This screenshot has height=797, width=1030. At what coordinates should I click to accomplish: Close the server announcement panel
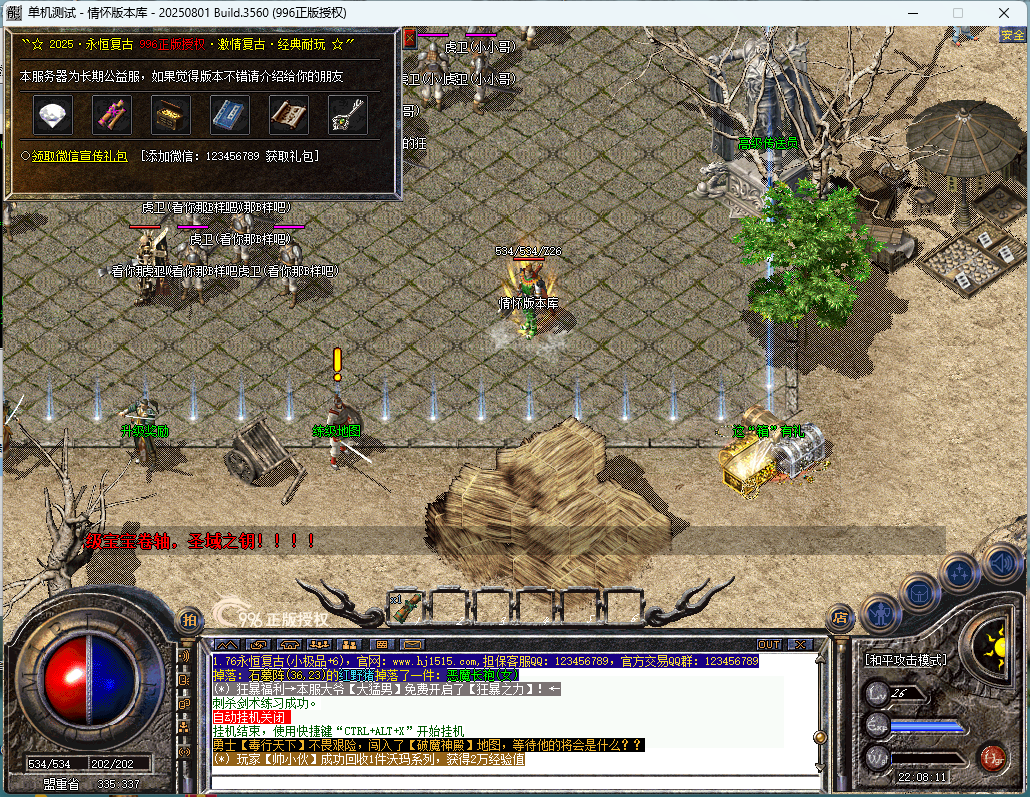click(409, 38)
